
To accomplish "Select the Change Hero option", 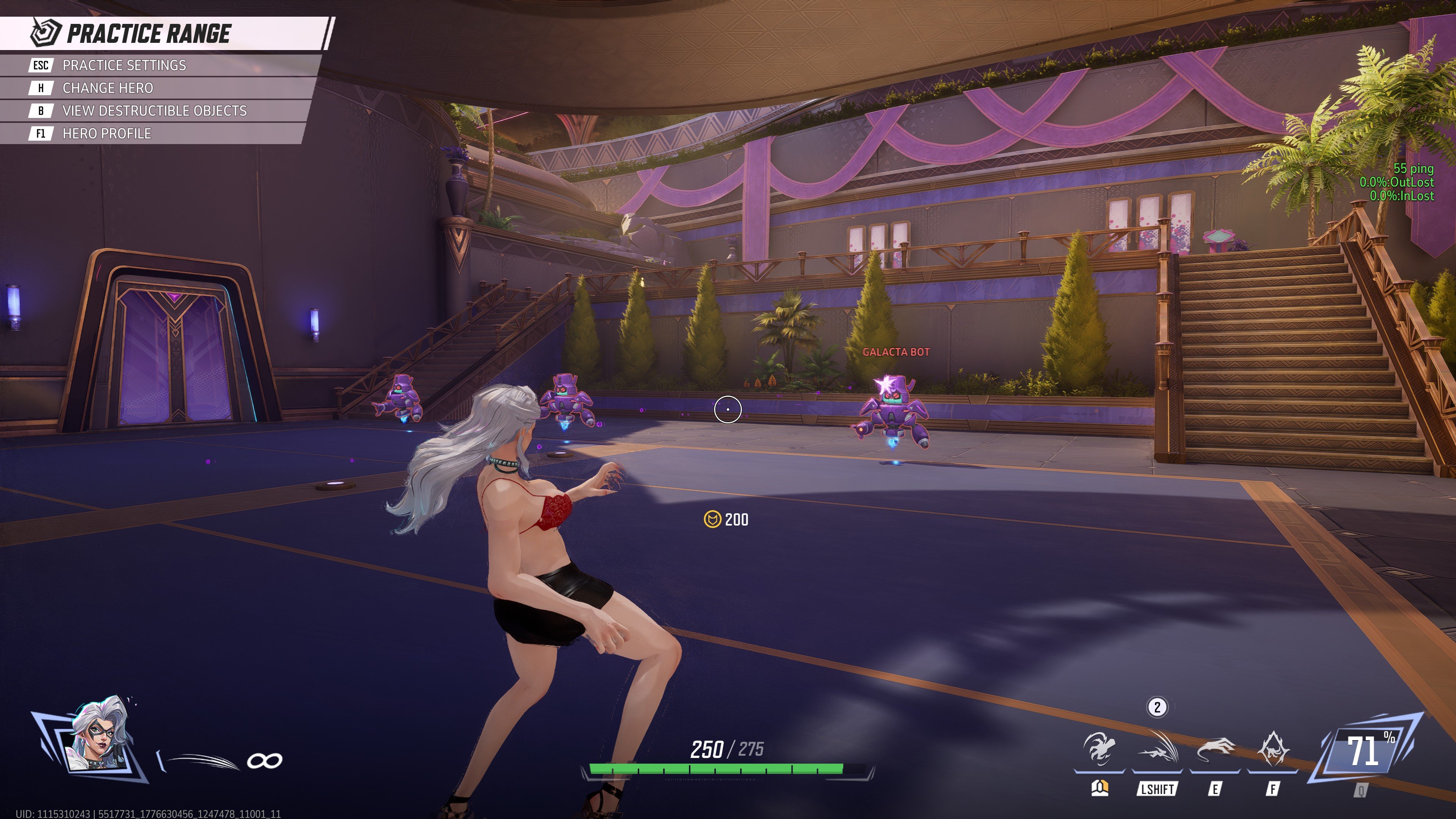I will [x=107, y=88].
